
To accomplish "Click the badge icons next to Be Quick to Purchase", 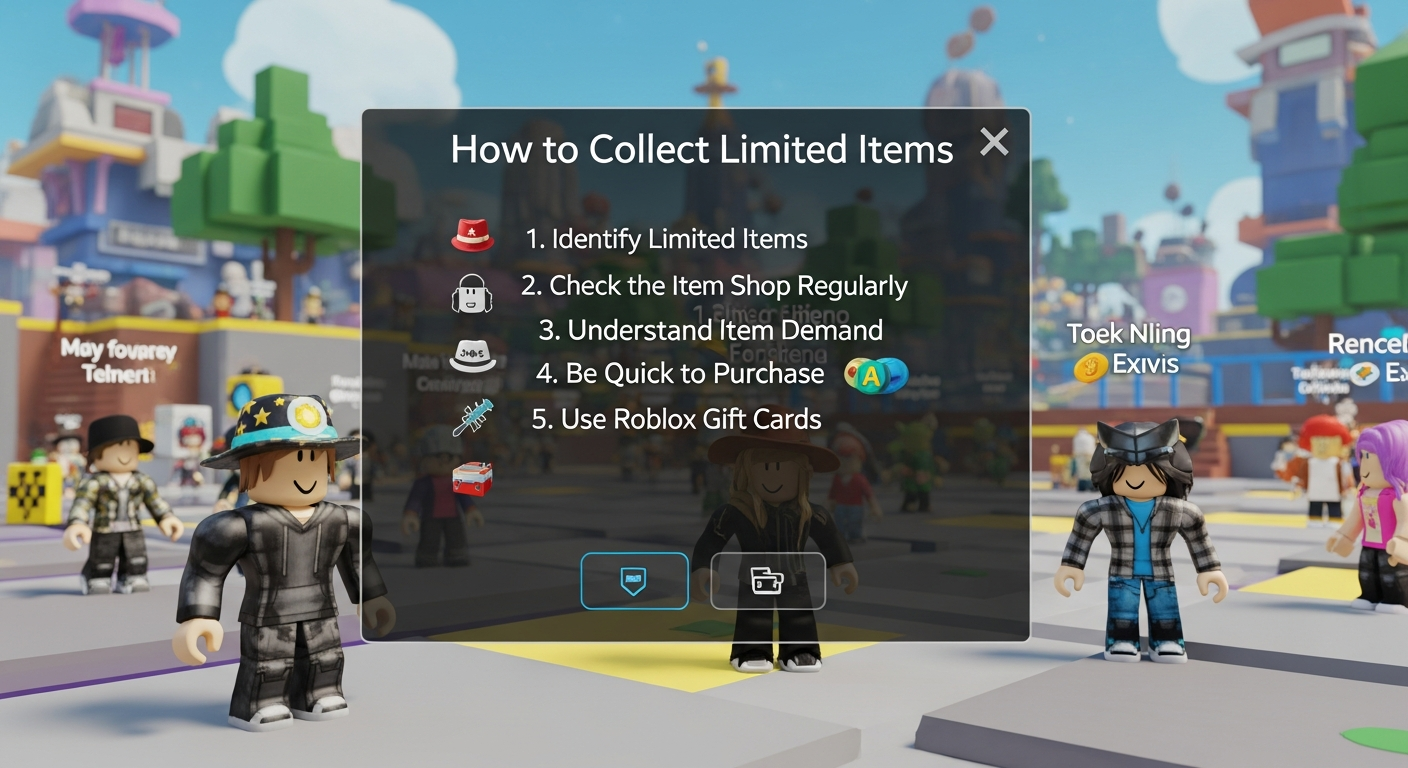I will coord(875,375).
